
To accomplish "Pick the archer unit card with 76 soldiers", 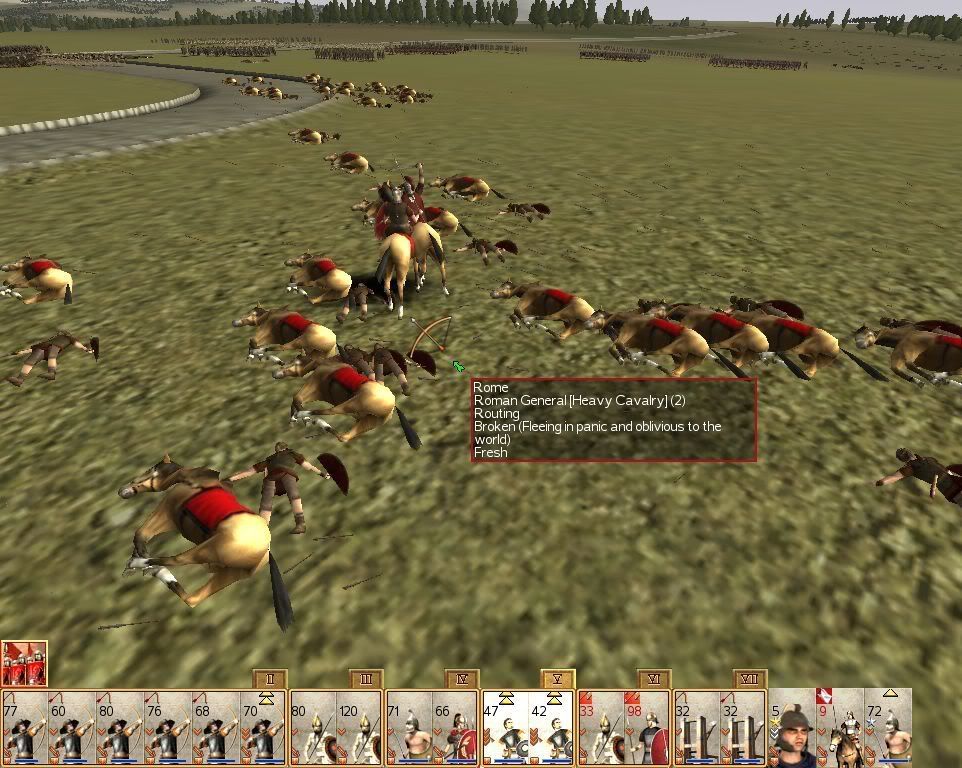I will coord(167,726).
